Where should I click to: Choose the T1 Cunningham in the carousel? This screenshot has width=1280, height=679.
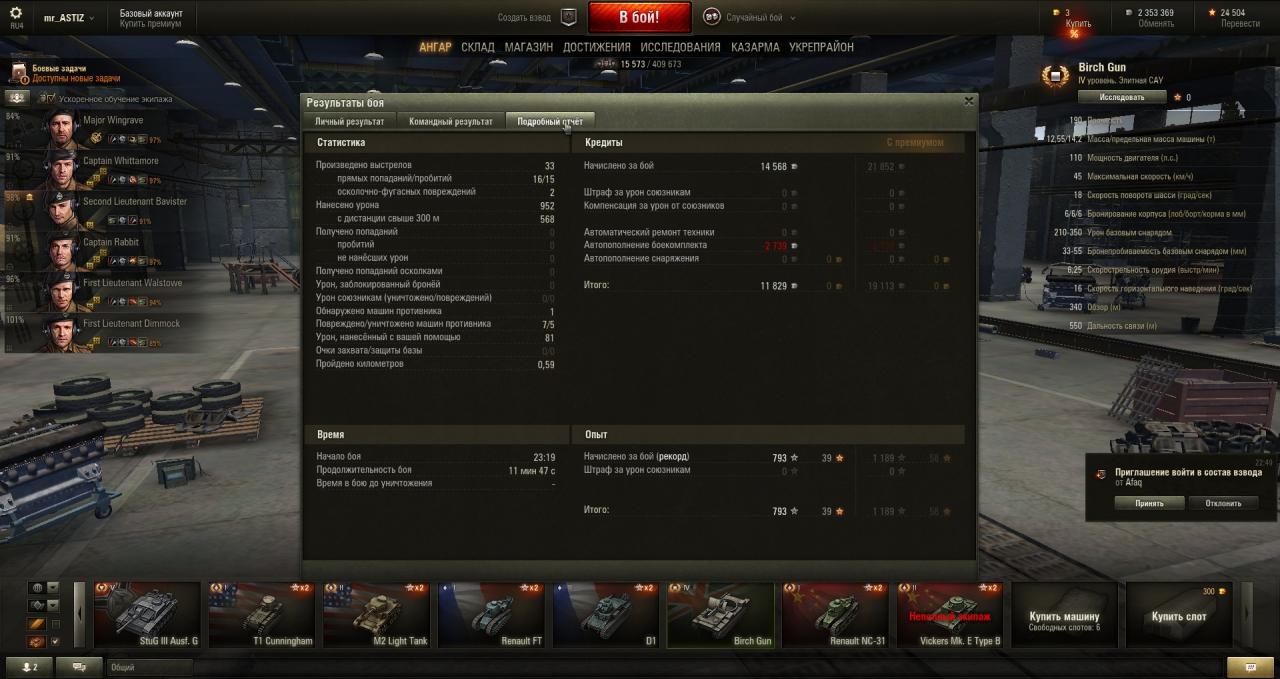tap(262, 616)
